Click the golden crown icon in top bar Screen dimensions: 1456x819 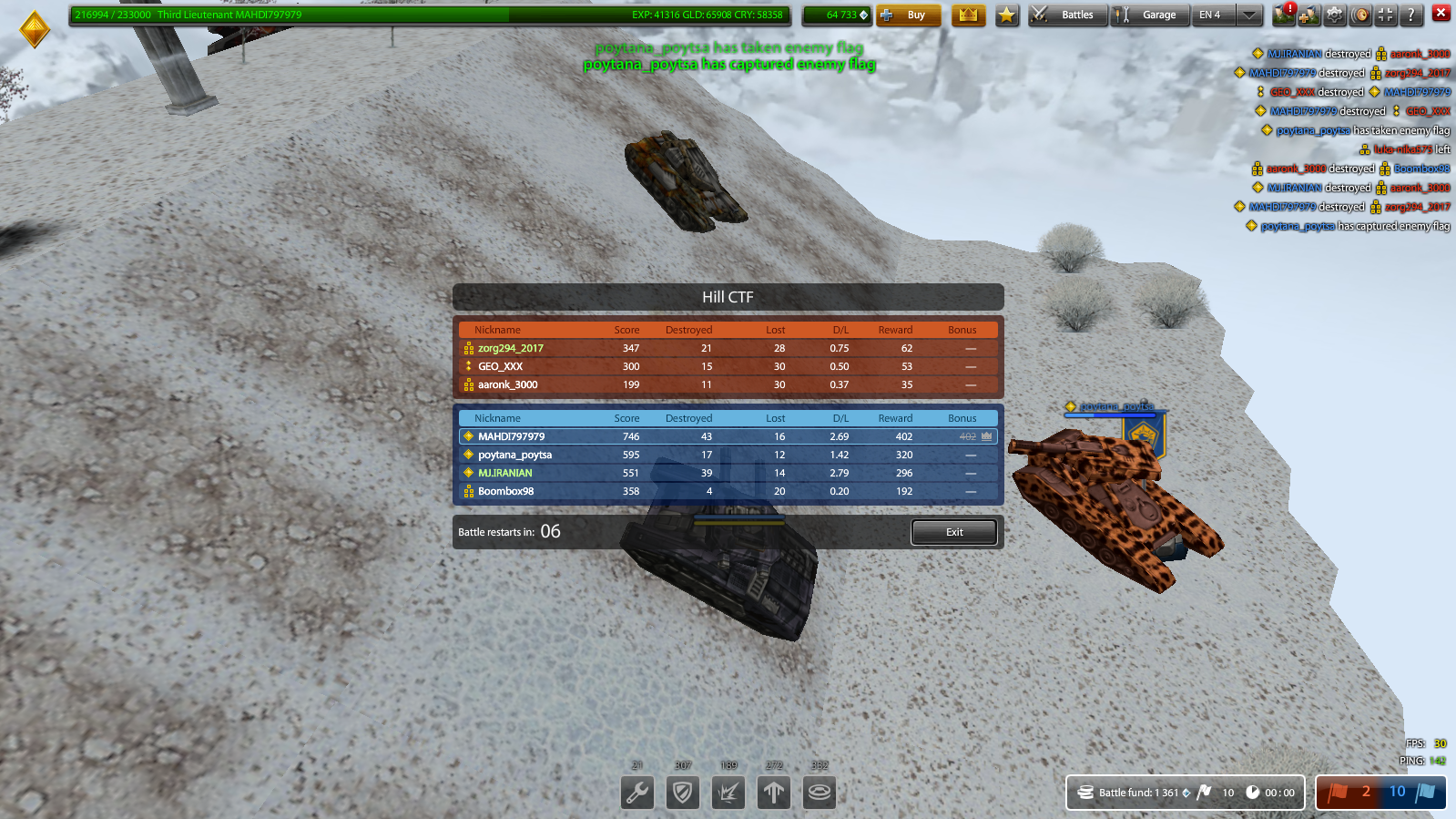968,15
